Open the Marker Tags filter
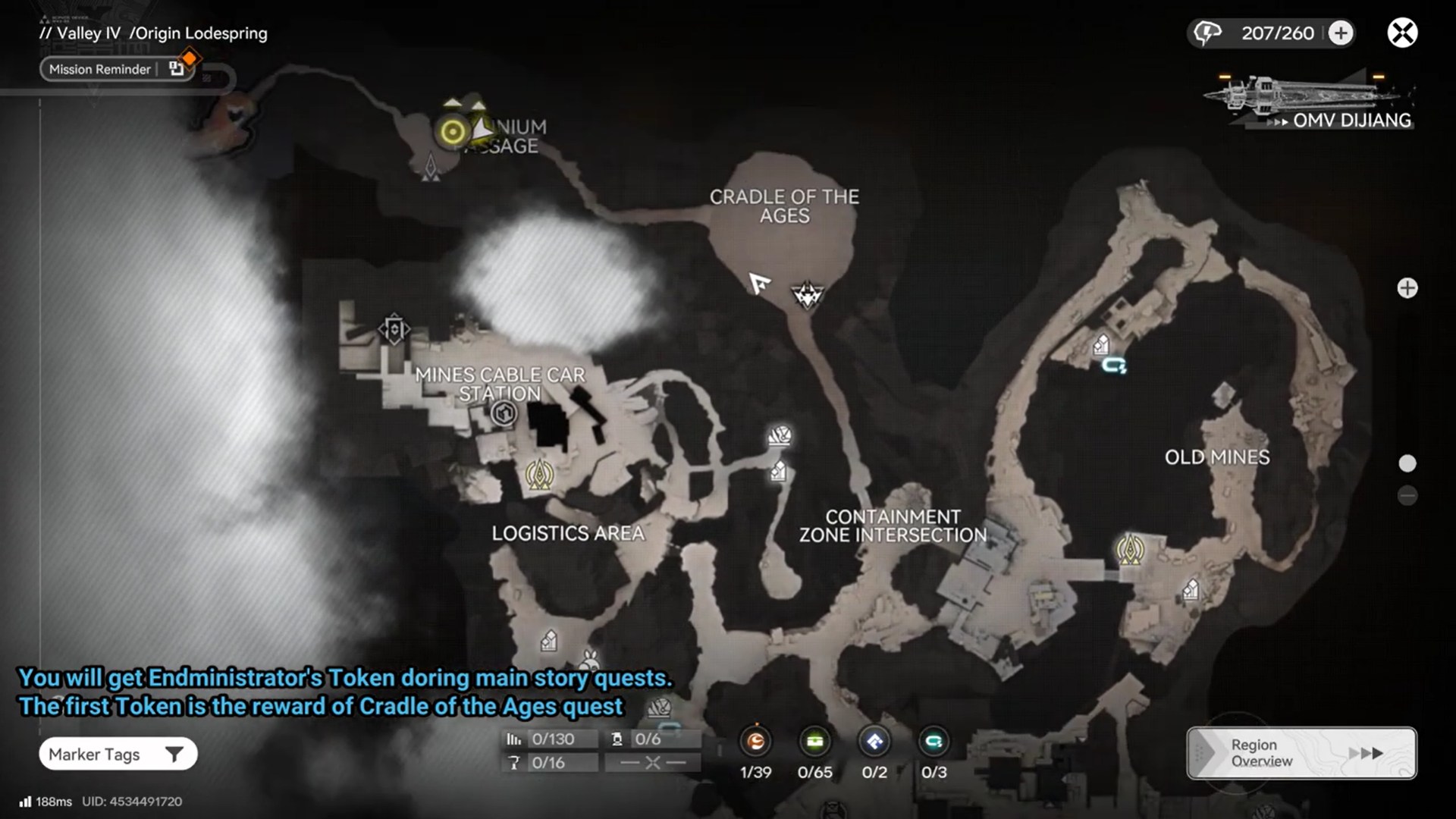Screen dimensions: 1456x819 pyautogui.click(x=118, y=754)
